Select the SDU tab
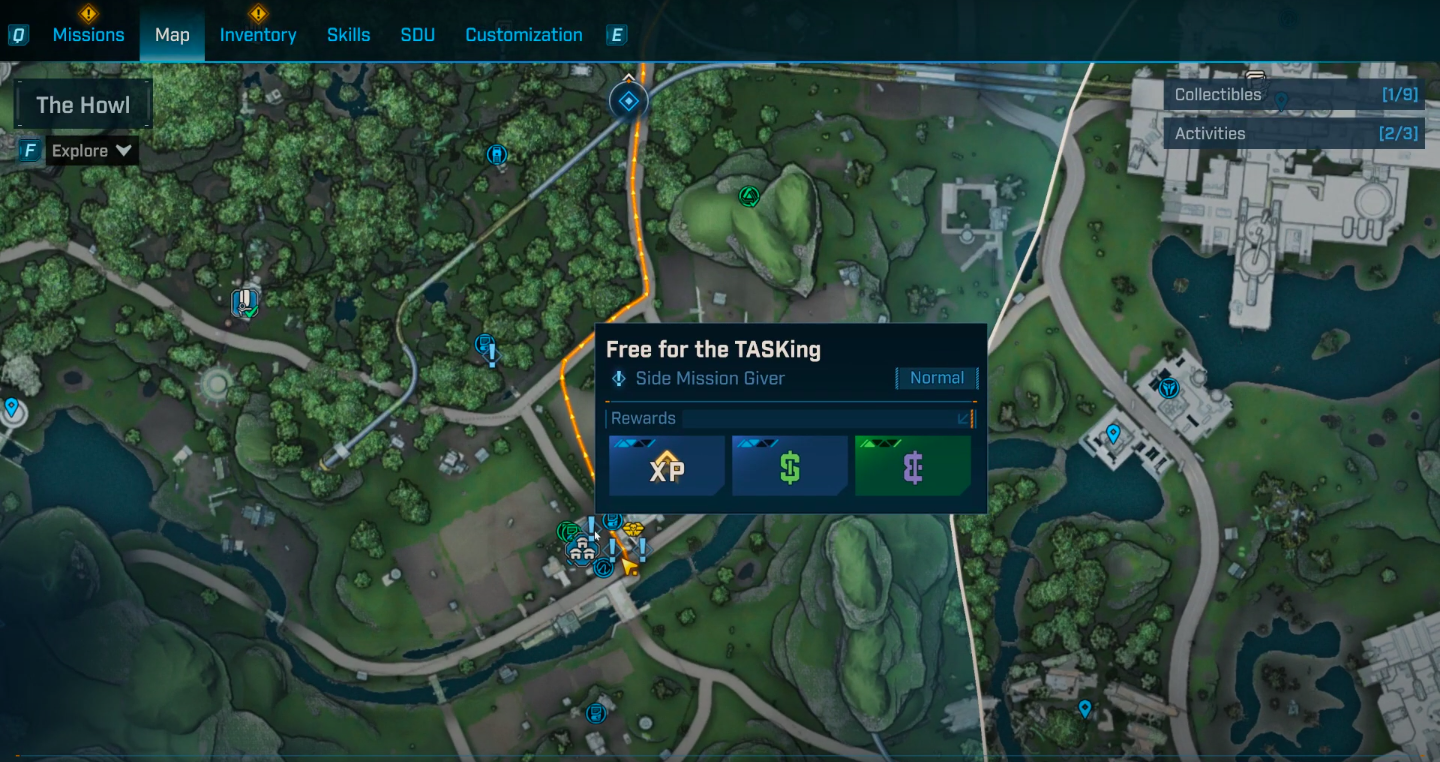This screenshot has width=1440, height=762. point(417,35)
